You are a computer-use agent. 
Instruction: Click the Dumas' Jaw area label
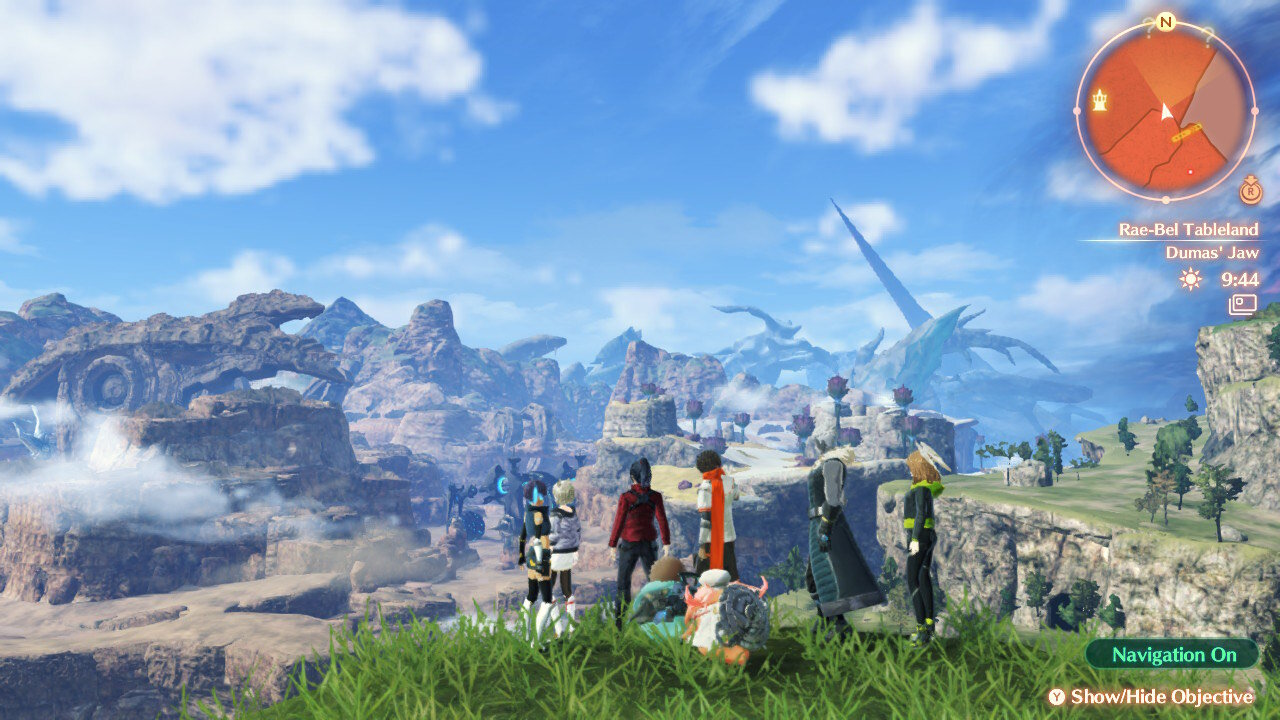coord(1214,252)
